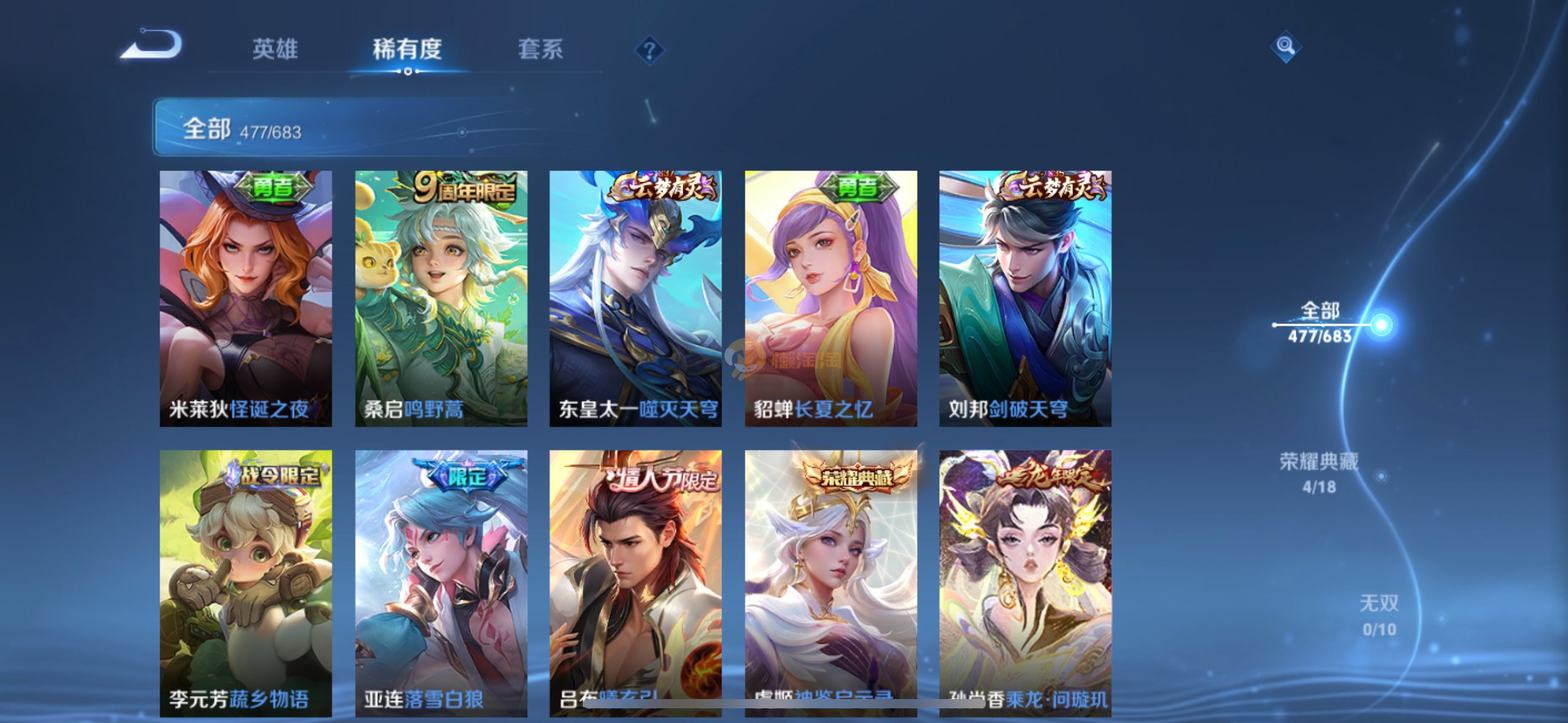Image resolution: width=1568 pixels, height=723 pixels.
Task: Select the 东皇太一 噬灭天穹 skin card
Action: point(636,298)
